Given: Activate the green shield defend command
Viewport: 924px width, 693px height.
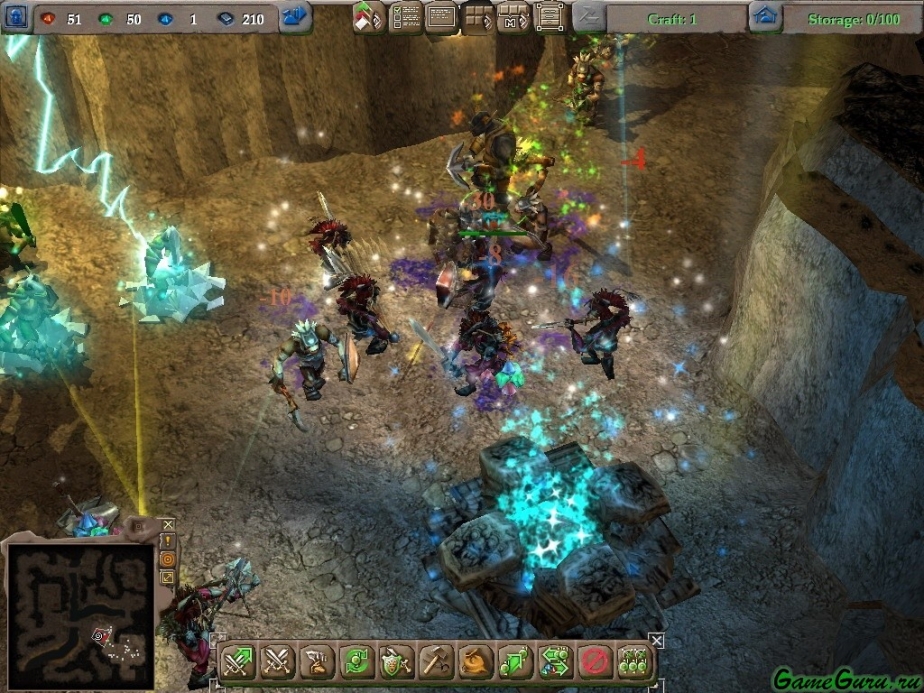Looking at the screenshot, I should pyautogui.click(x=396, y=661).
